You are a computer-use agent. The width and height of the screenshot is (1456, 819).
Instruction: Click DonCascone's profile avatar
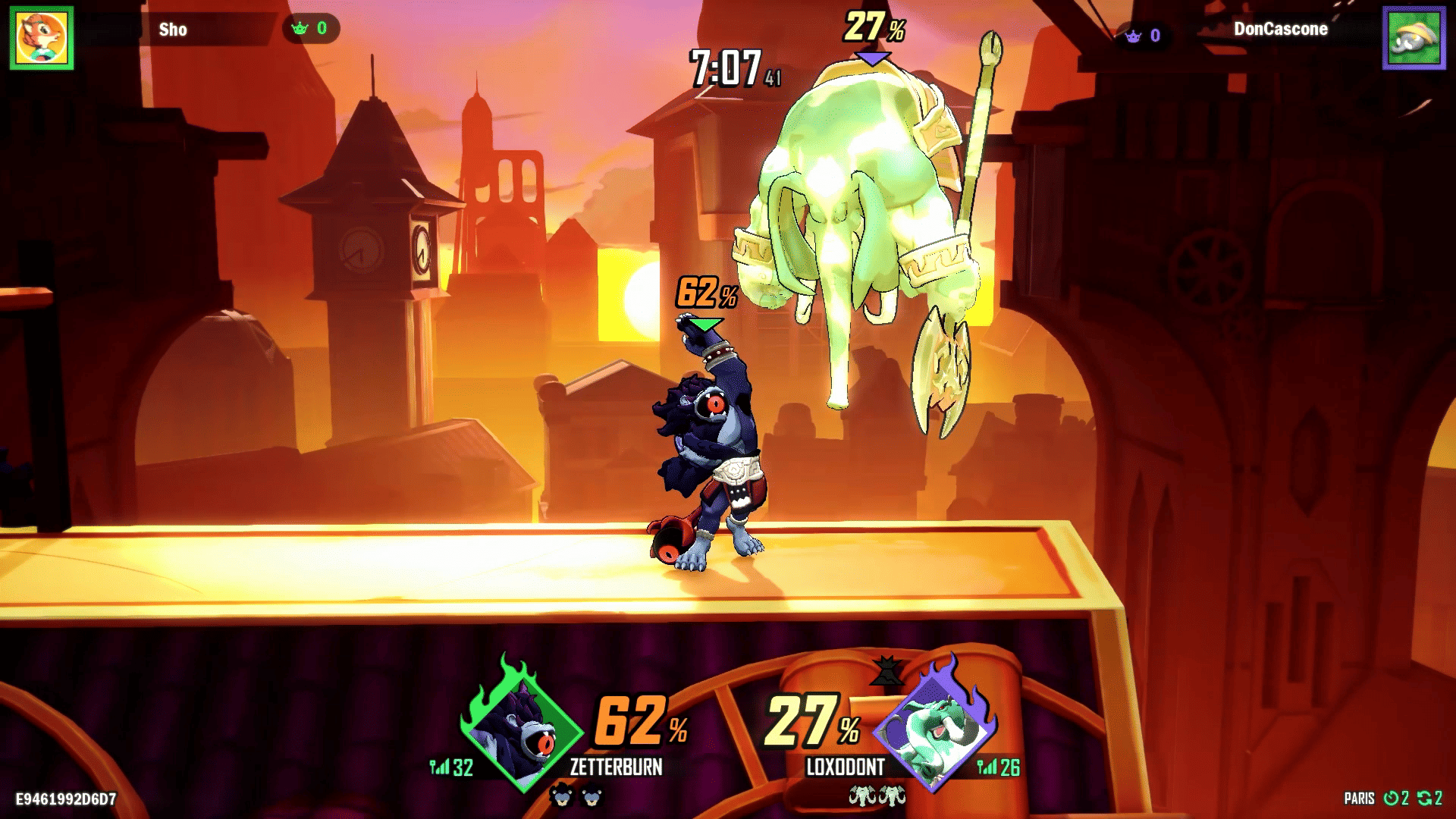[1414, 38]
